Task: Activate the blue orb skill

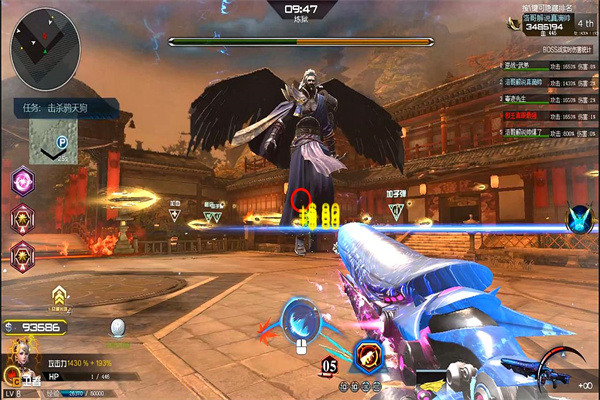Action: pos(299,321)
